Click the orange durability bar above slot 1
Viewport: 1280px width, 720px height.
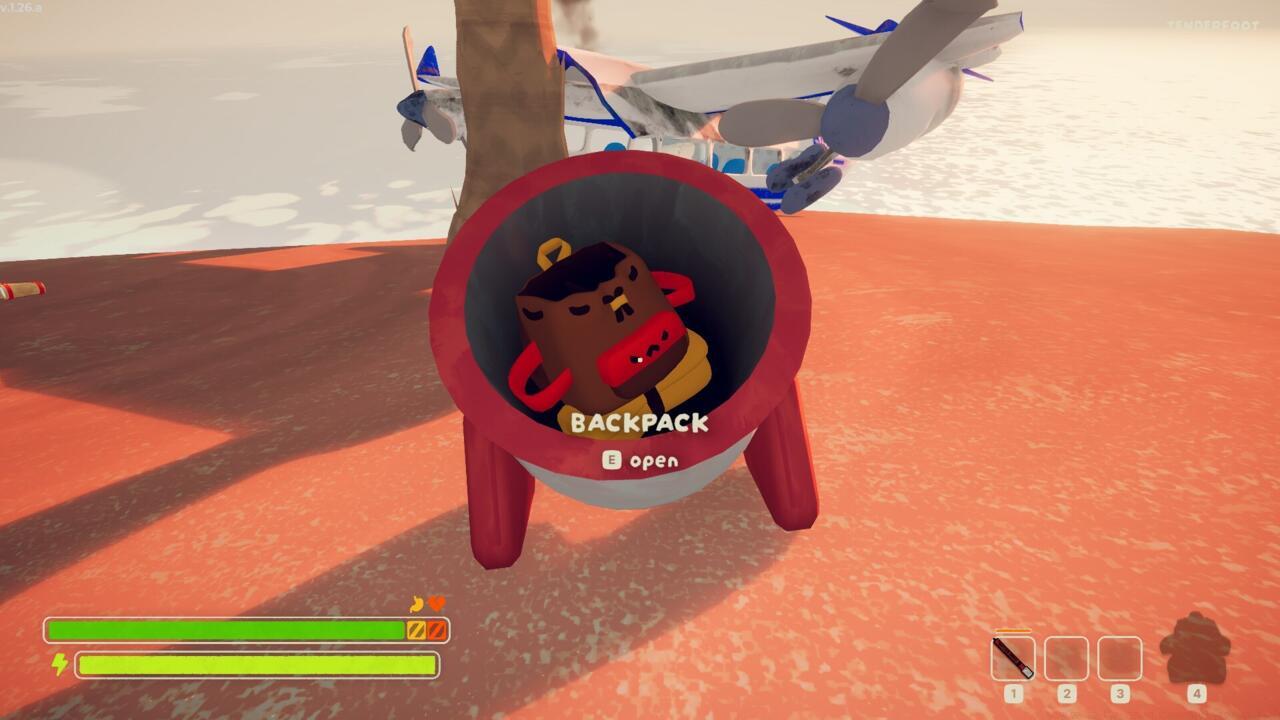point(1012,631)
